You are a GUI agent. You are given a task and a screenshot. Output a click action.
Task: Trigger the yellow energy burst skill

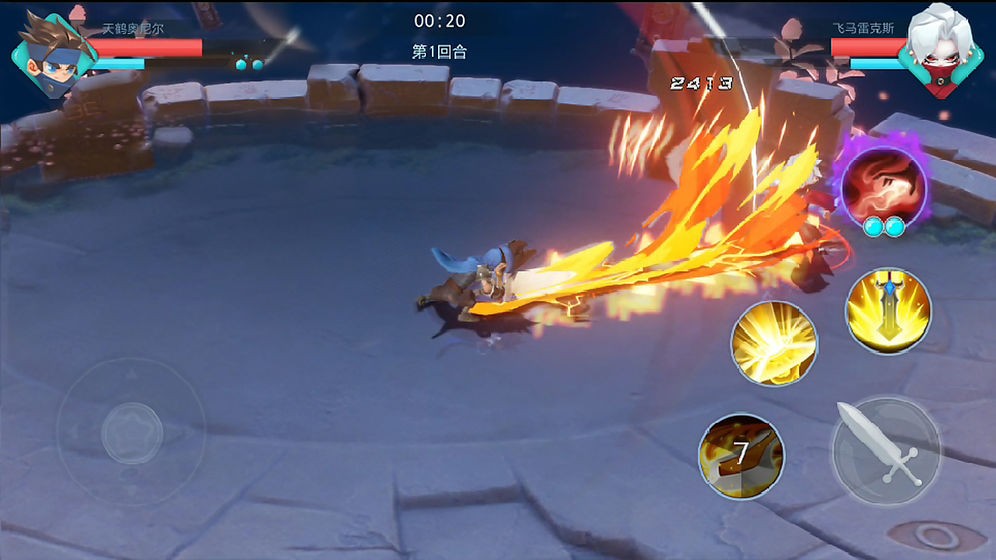pos(773,344)
